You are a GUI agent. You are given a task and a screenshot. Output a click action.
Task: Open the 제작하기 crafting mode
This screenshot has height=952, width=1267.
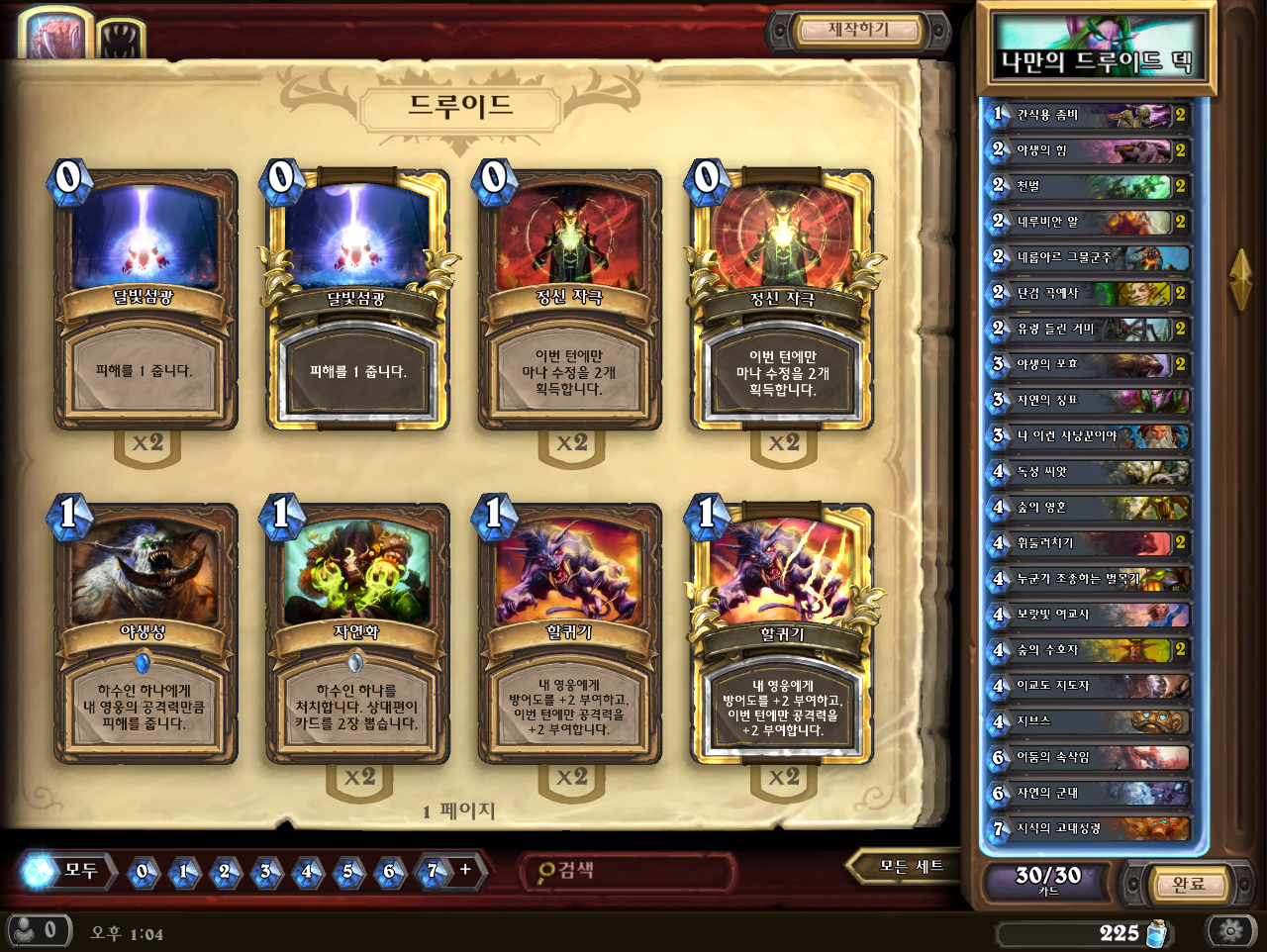pyautogui.click(x=858, y=31)
